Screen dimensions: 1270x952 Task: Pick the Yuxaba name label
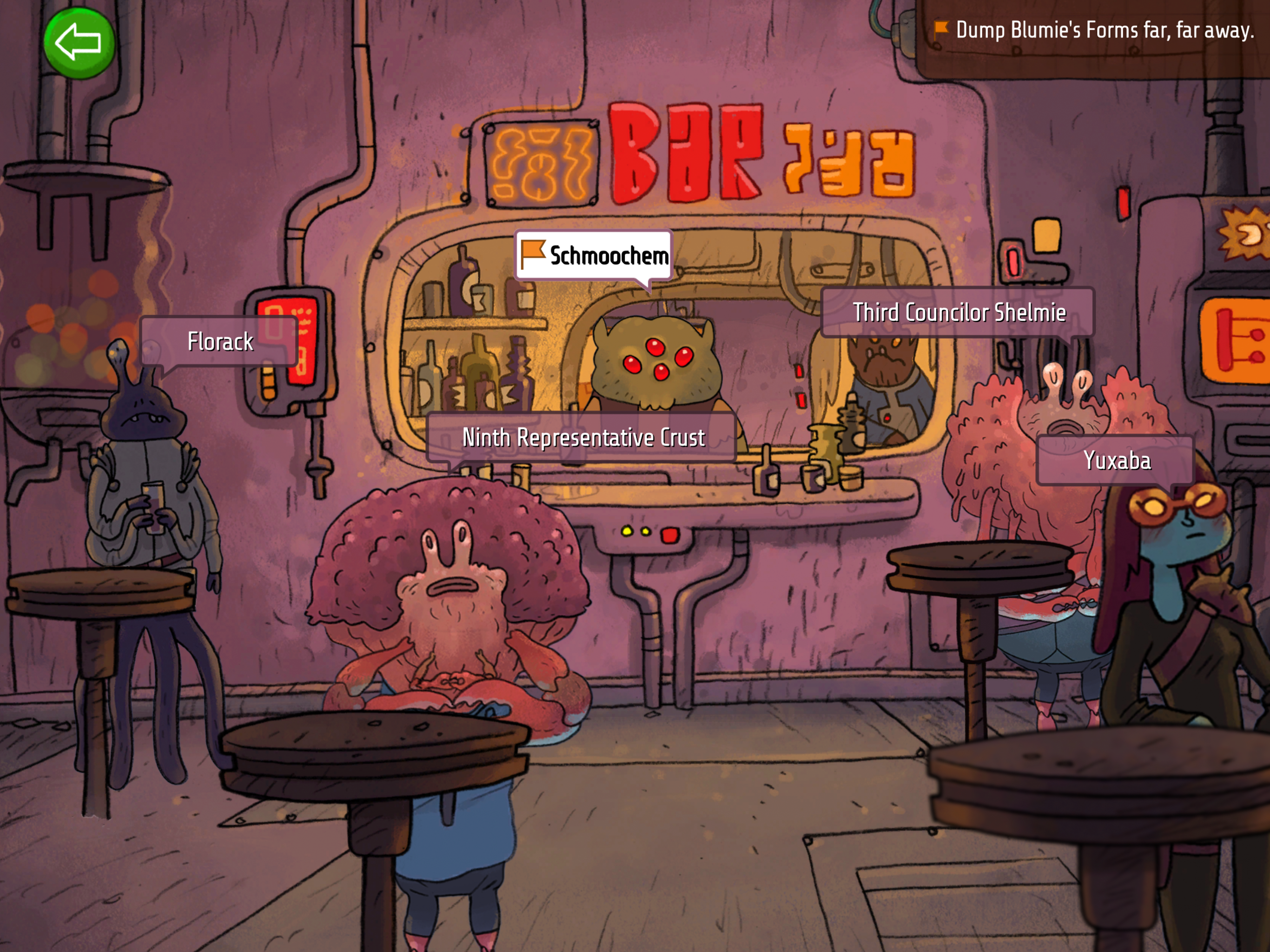(1116, 461)
